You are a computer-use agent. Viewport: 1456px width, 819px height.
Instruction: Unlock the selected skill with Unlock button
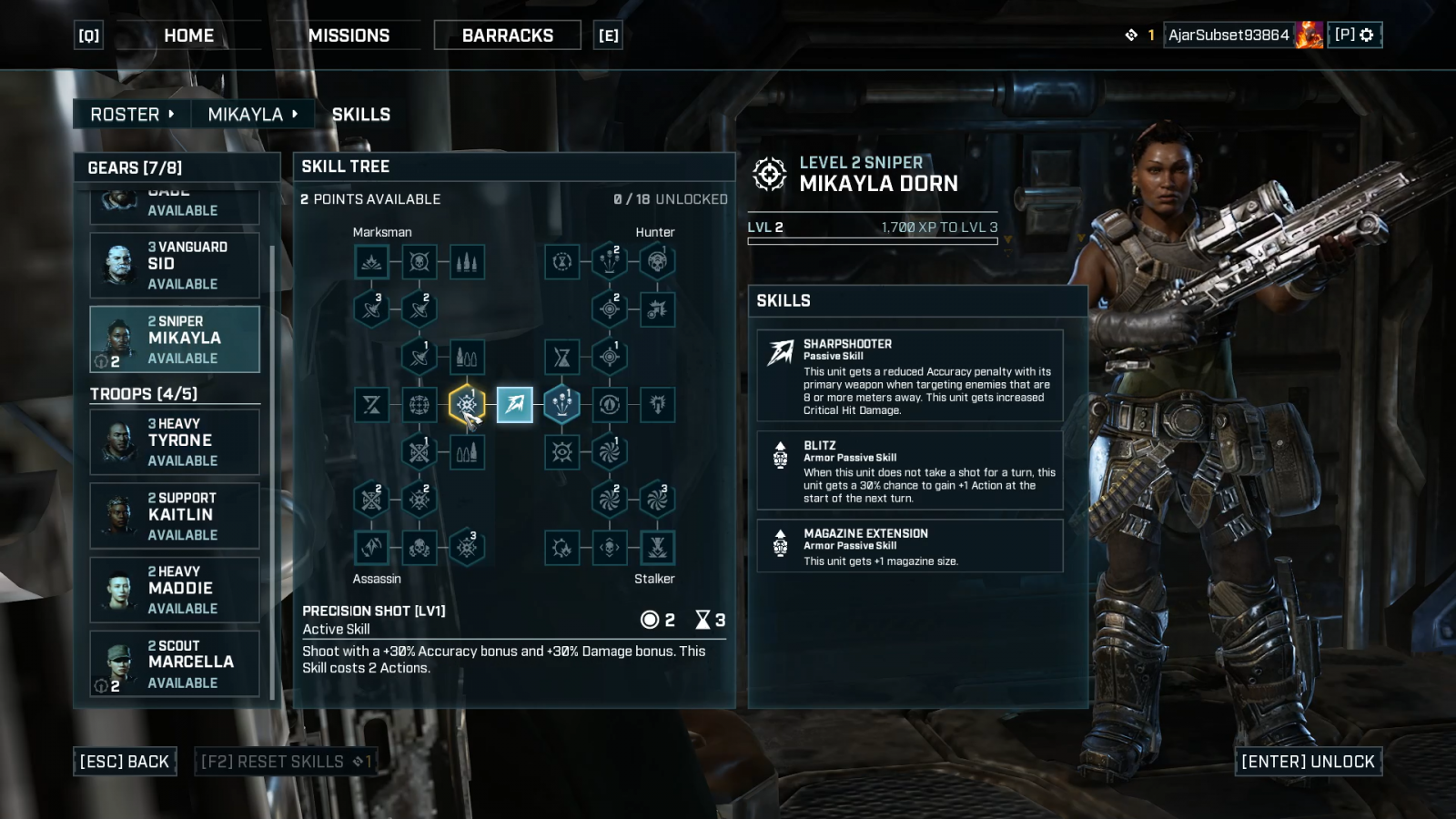coord(1308,762)
